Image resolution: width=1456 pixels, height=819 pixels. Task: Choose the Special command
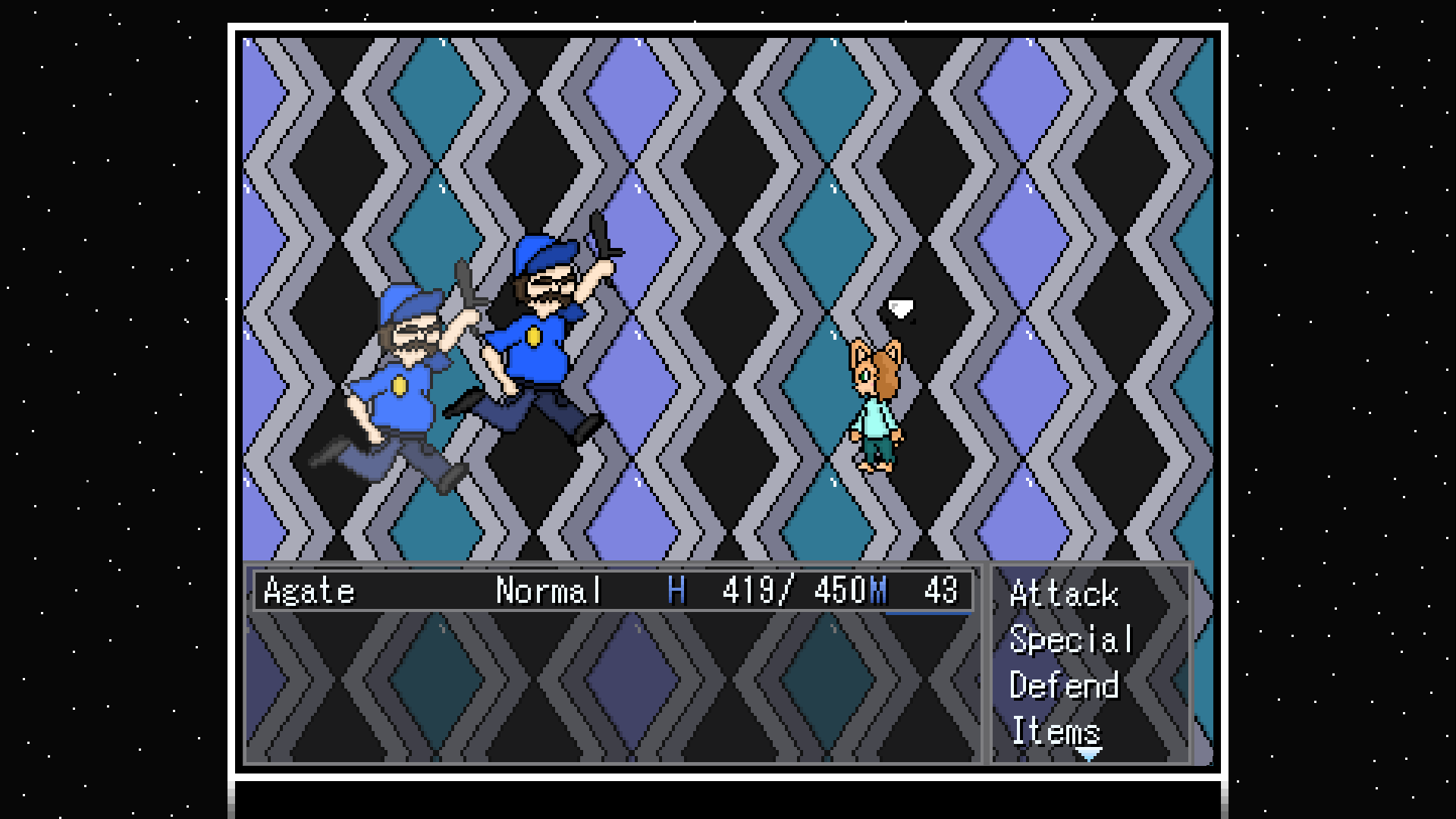tap(1071, 641)
